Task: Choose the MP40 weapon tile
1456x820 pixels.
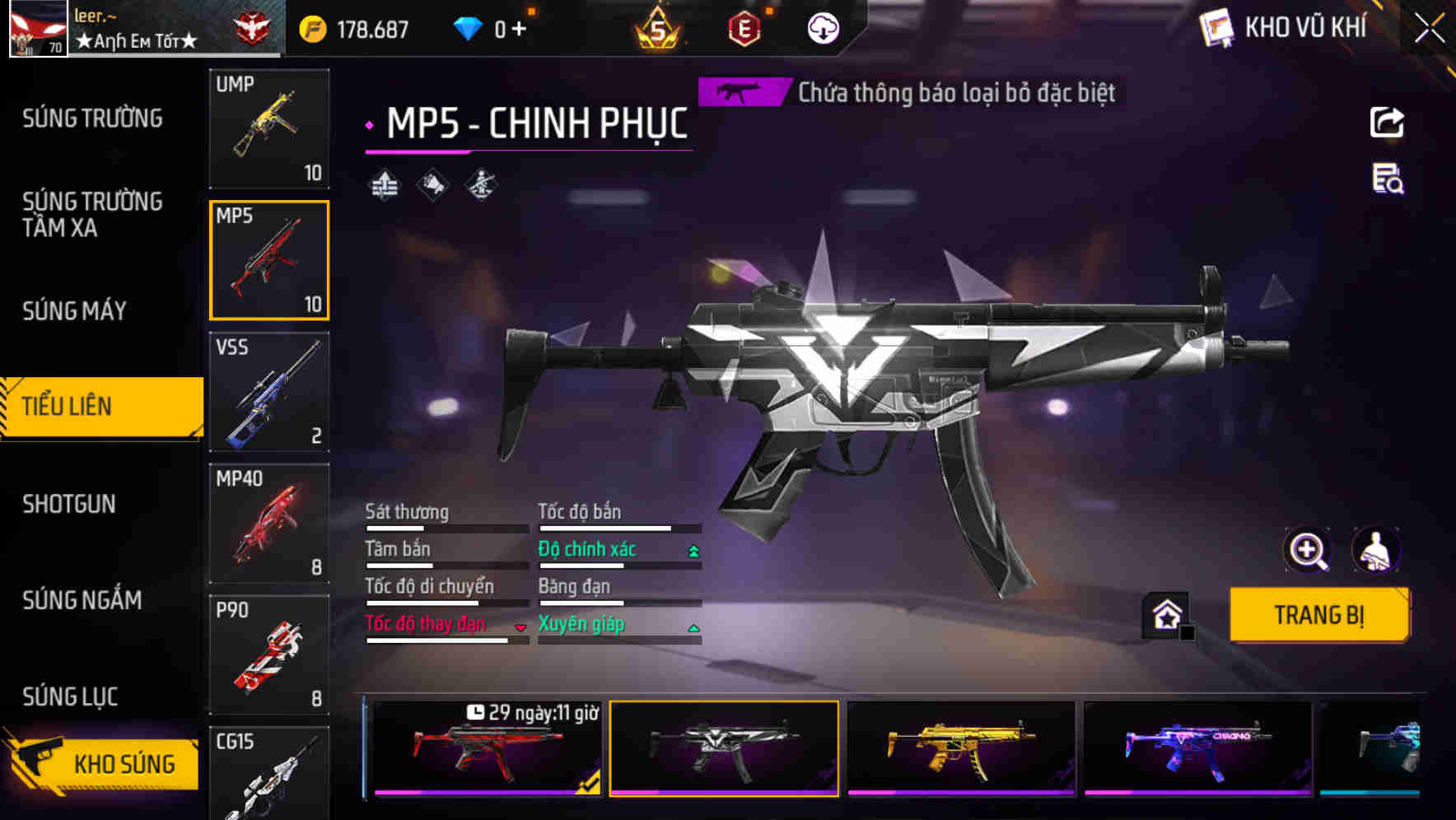Action: coord(269,524)
